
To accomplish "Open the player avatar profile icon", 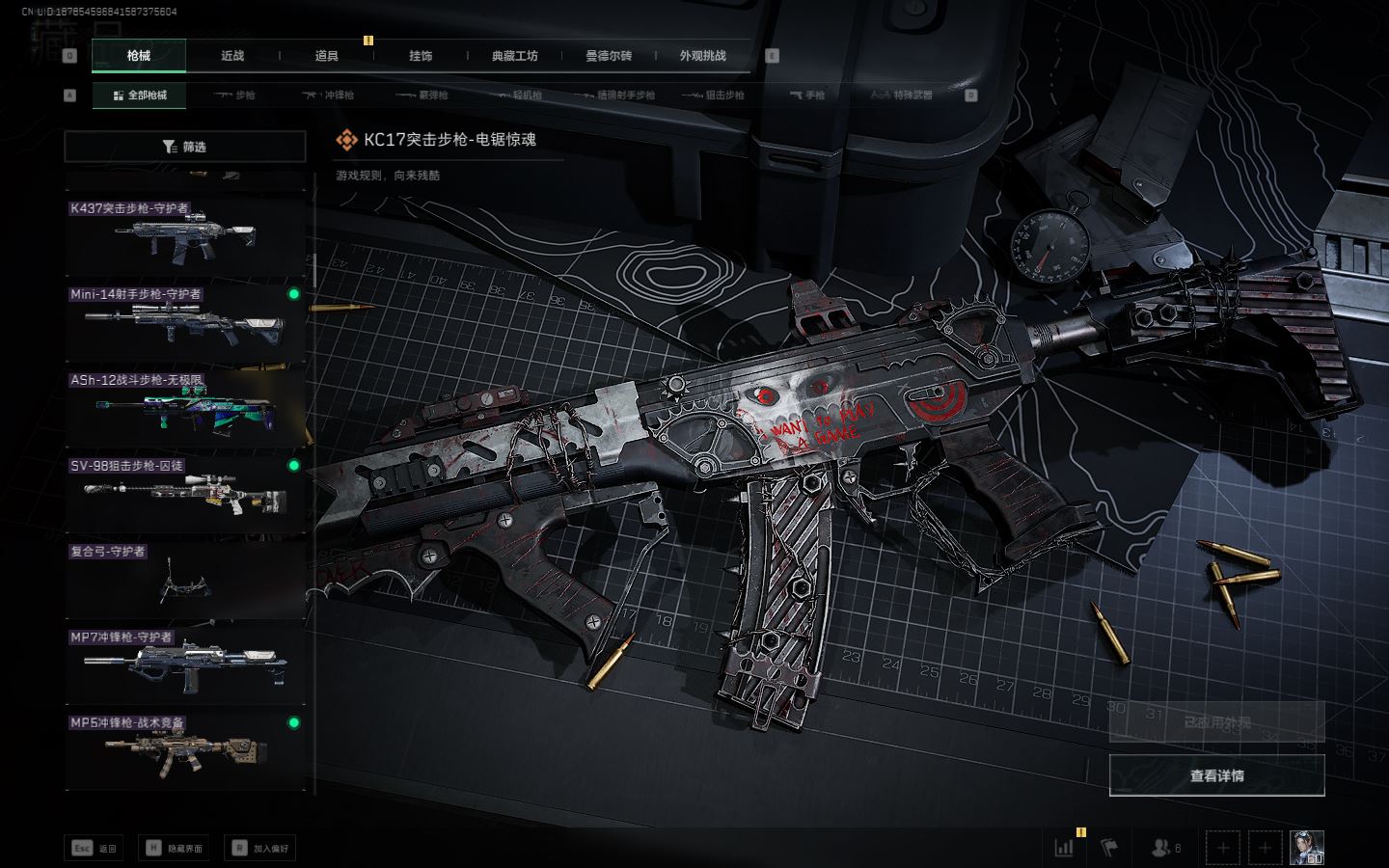I will [x=1307, y=848].
